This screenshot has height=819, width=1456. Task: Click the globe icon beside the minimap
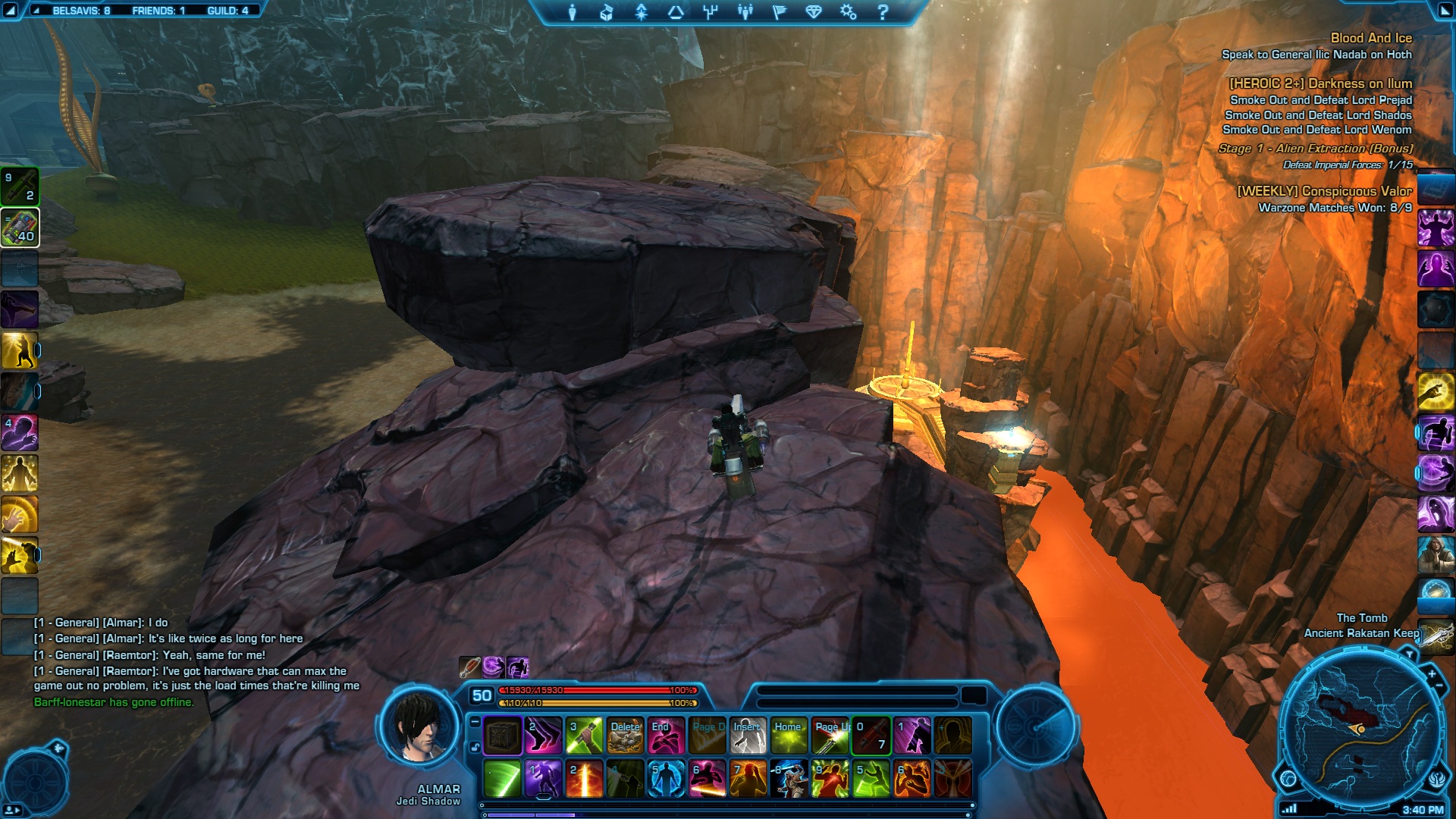click(x=1288, y=779)
